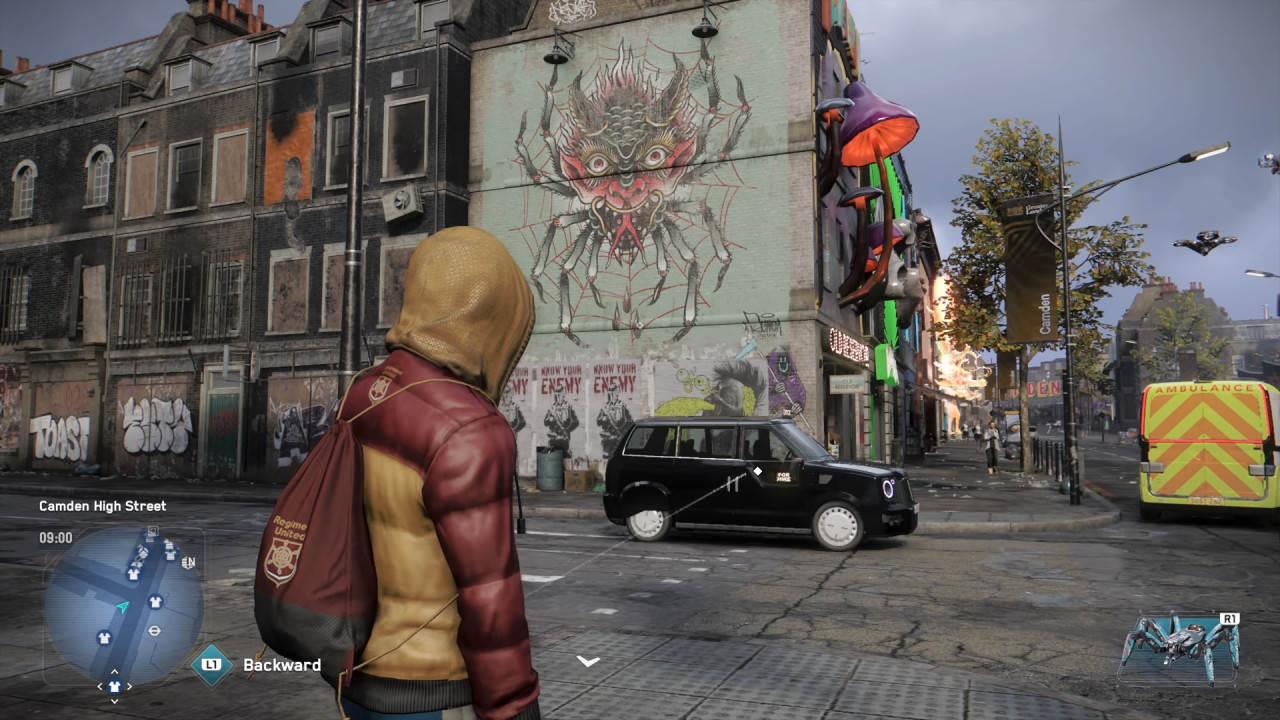Deploy the spiderbot gadget
Screen dimensions: 1280x720
pyautogui.click(x=1179, y=645)
